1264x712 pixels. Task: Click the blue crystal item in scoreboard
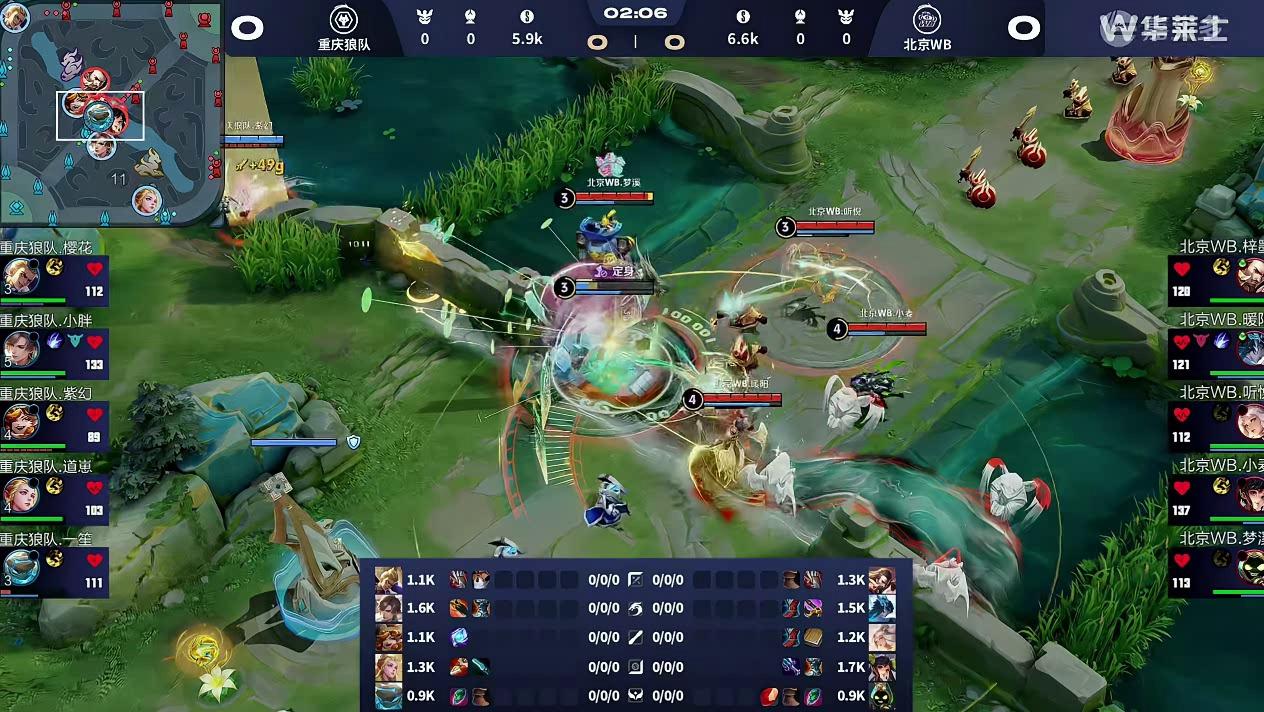[459, 637]
